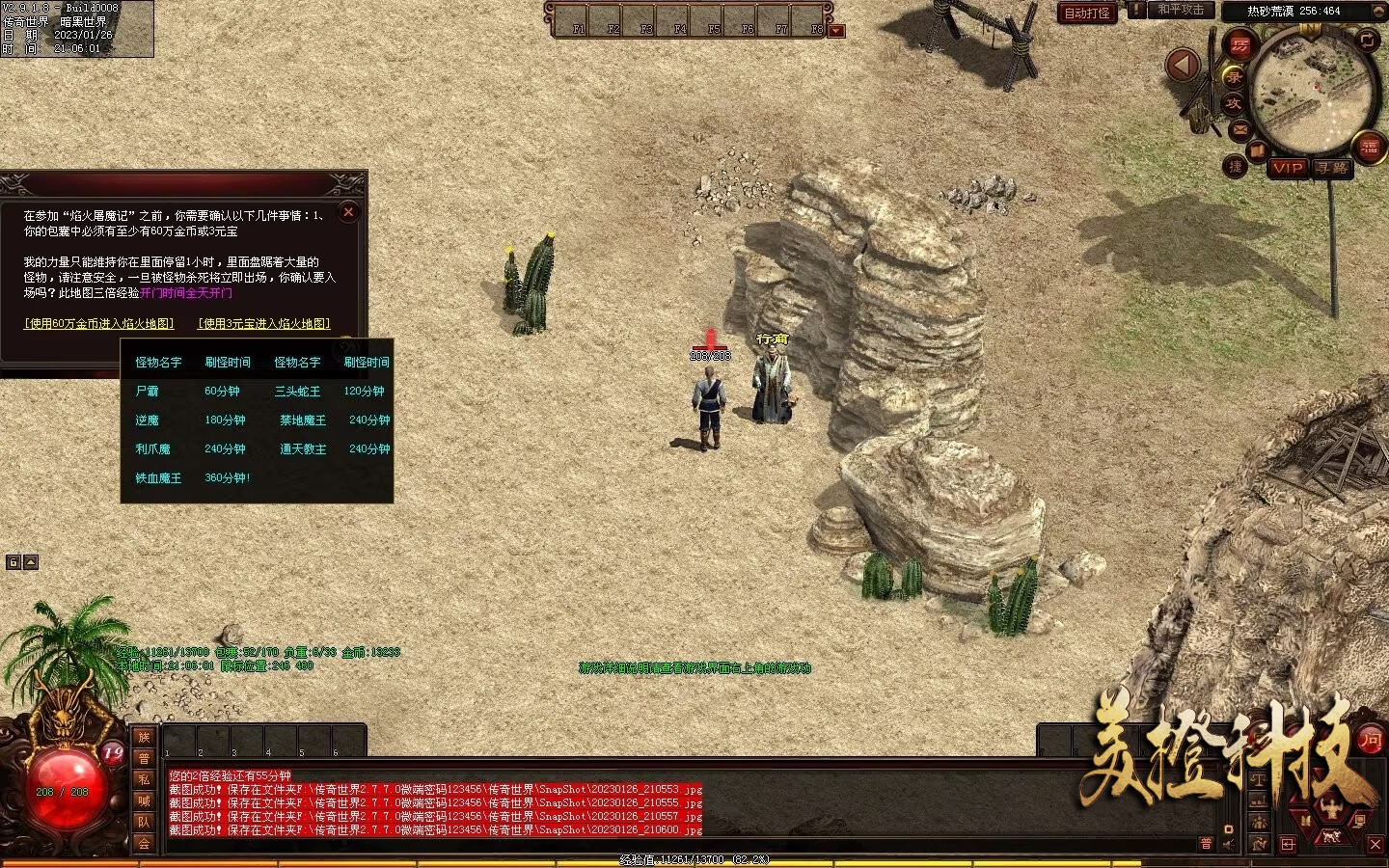Click the red 问 help button
This screenshot has width=1389, height=868.
point(1370,741)
